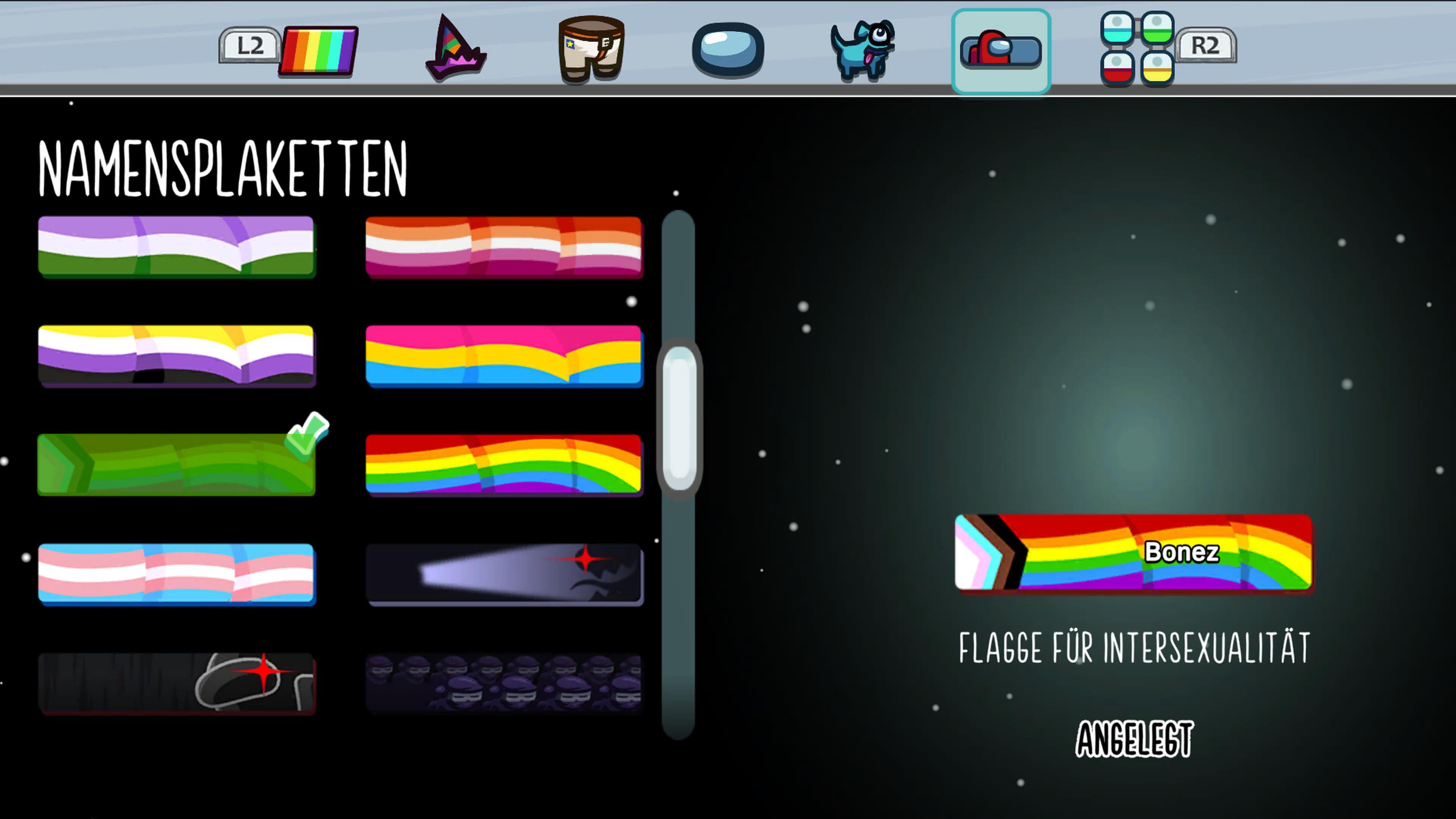Pick the dark nameplate with grey helmet
Image resolution: width=1456 pixels, height=819 pixels.
[x=176, y=683]
